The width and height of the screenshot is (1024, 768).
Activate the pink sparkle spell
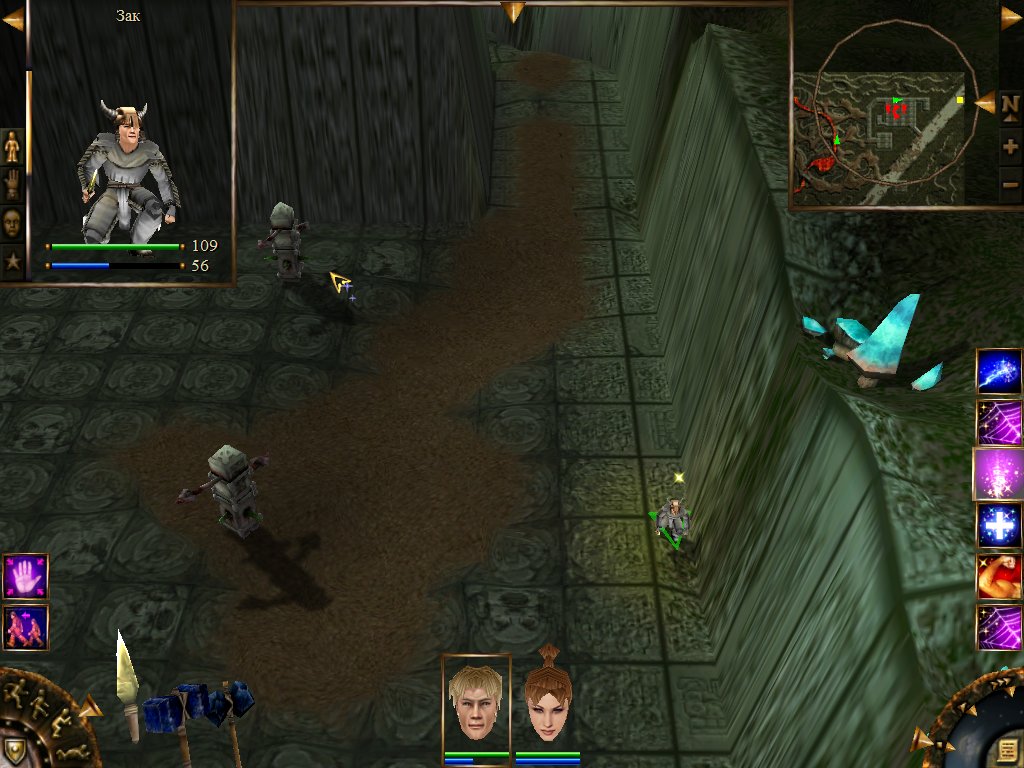pyautogui.click(x=998, y=474)
